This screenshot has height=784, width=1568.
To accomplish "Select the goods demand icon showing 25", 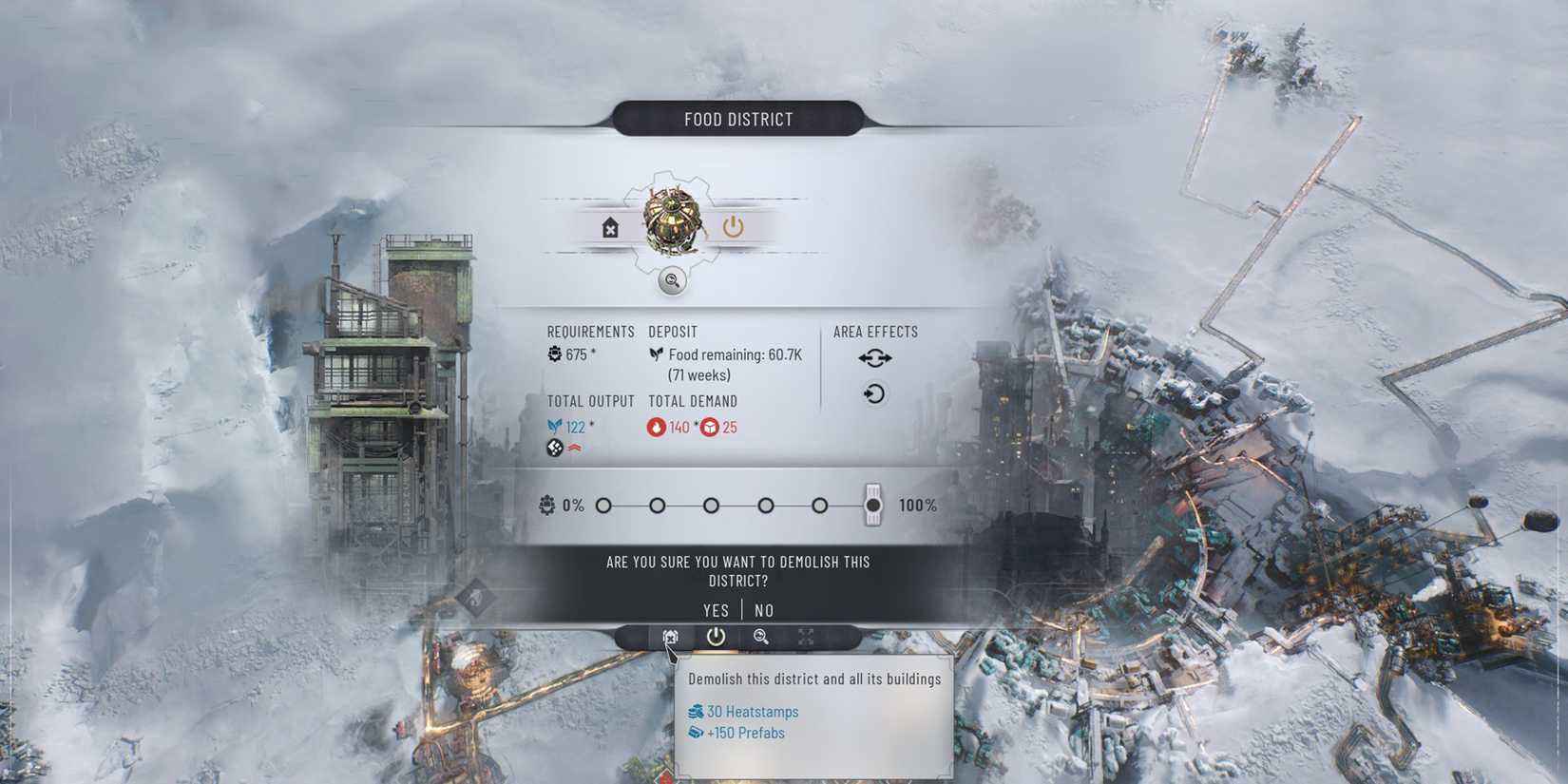I will (711, 427).
